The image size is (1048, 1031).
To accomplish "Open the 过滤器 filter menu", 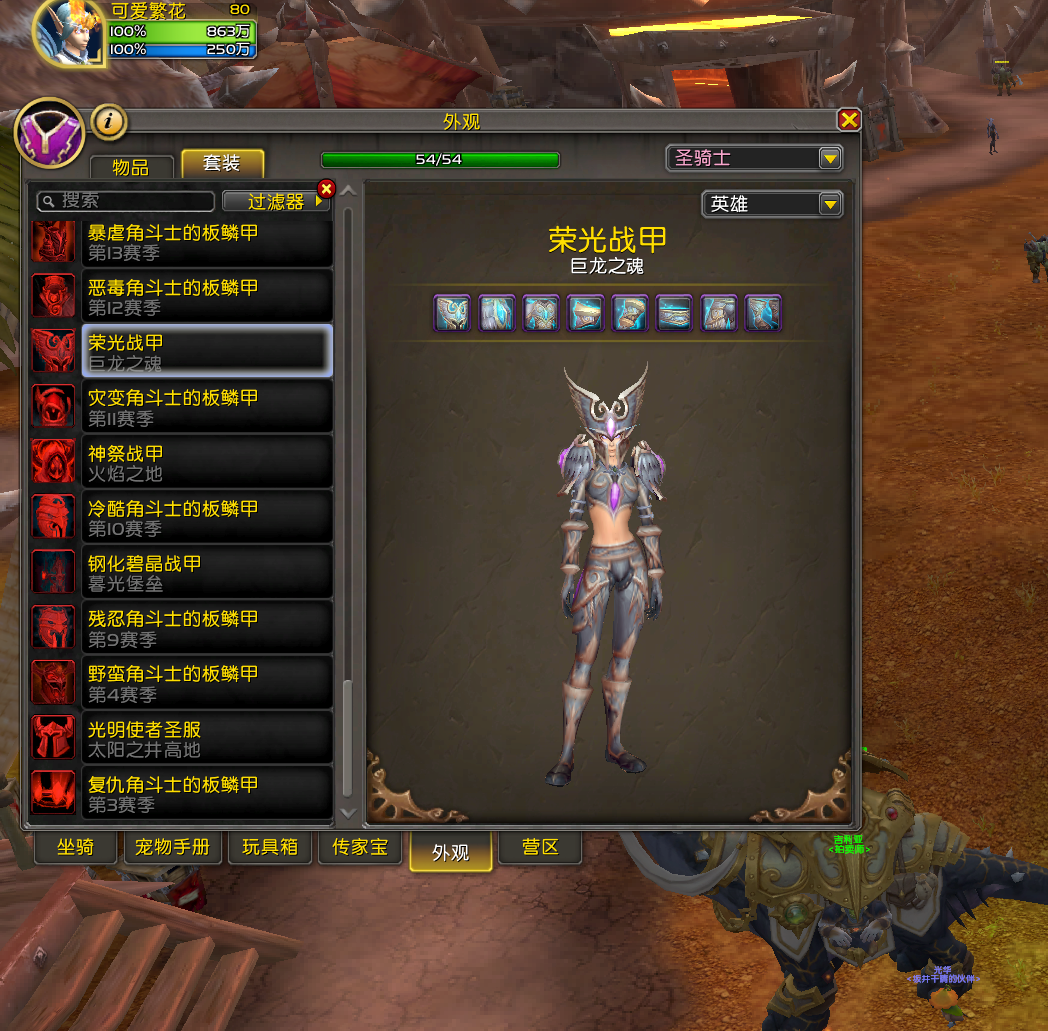I will pyautogui.click(x=276, y=201).
